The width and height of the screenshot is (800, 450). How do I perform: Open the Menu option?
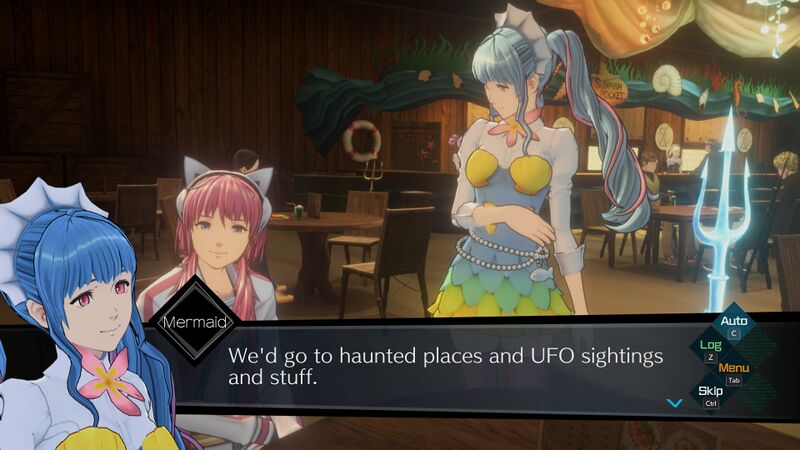pos(734,368)
